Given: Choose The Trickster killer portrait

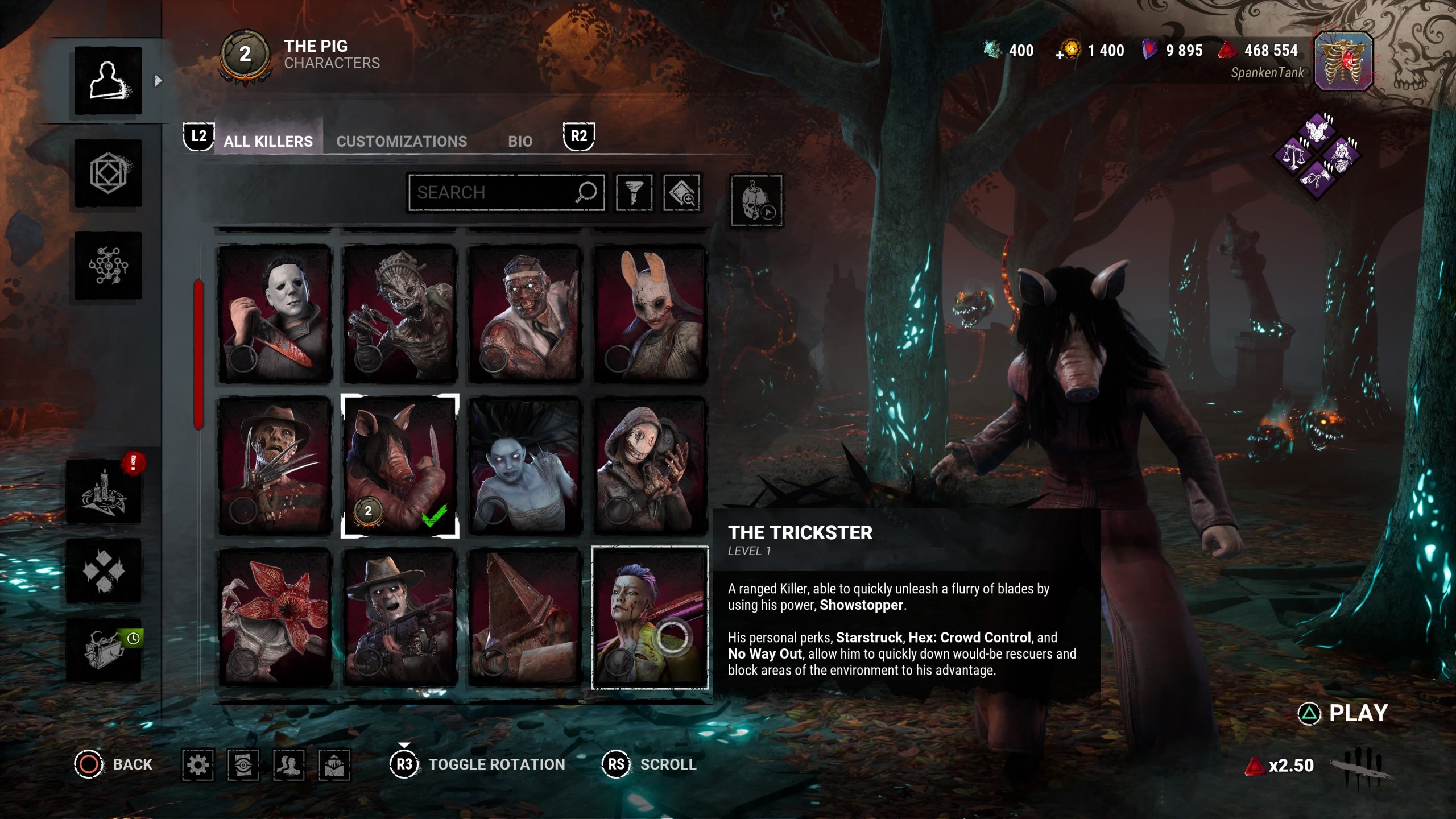Looking at the screenshot, I should pyautogui.click(x=650, y=618).
